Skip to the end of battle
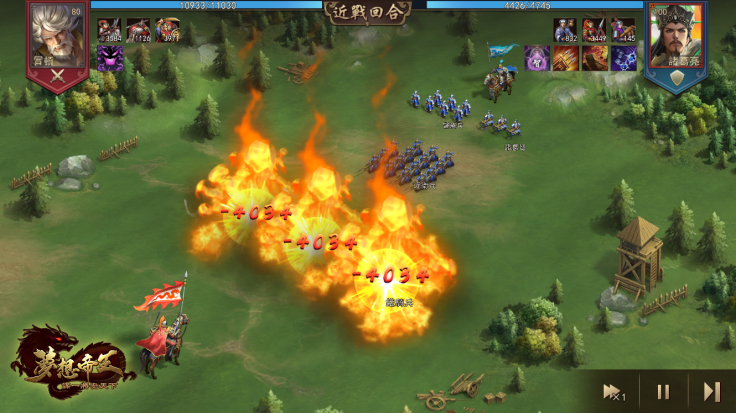This screenshot has width=736, height=413. [711, 391]
